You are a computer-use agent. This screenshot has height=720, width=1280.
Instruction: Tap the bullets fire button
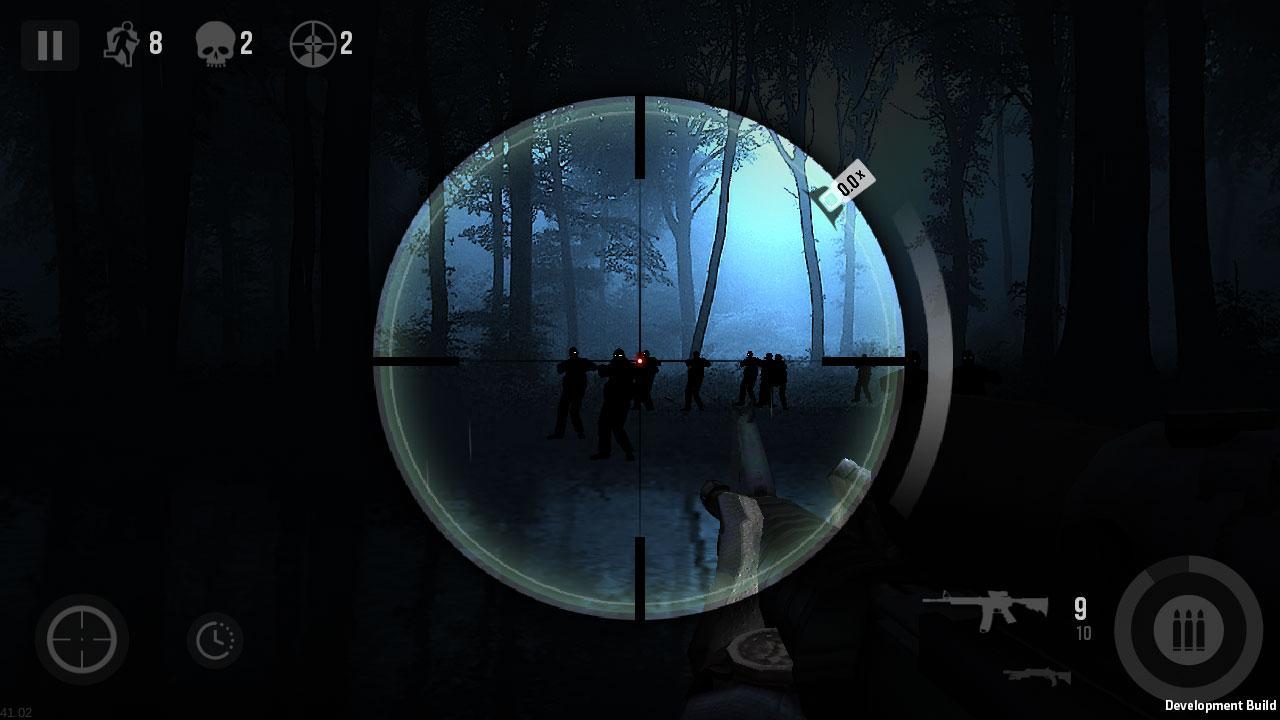click(x=1188, y=630)
